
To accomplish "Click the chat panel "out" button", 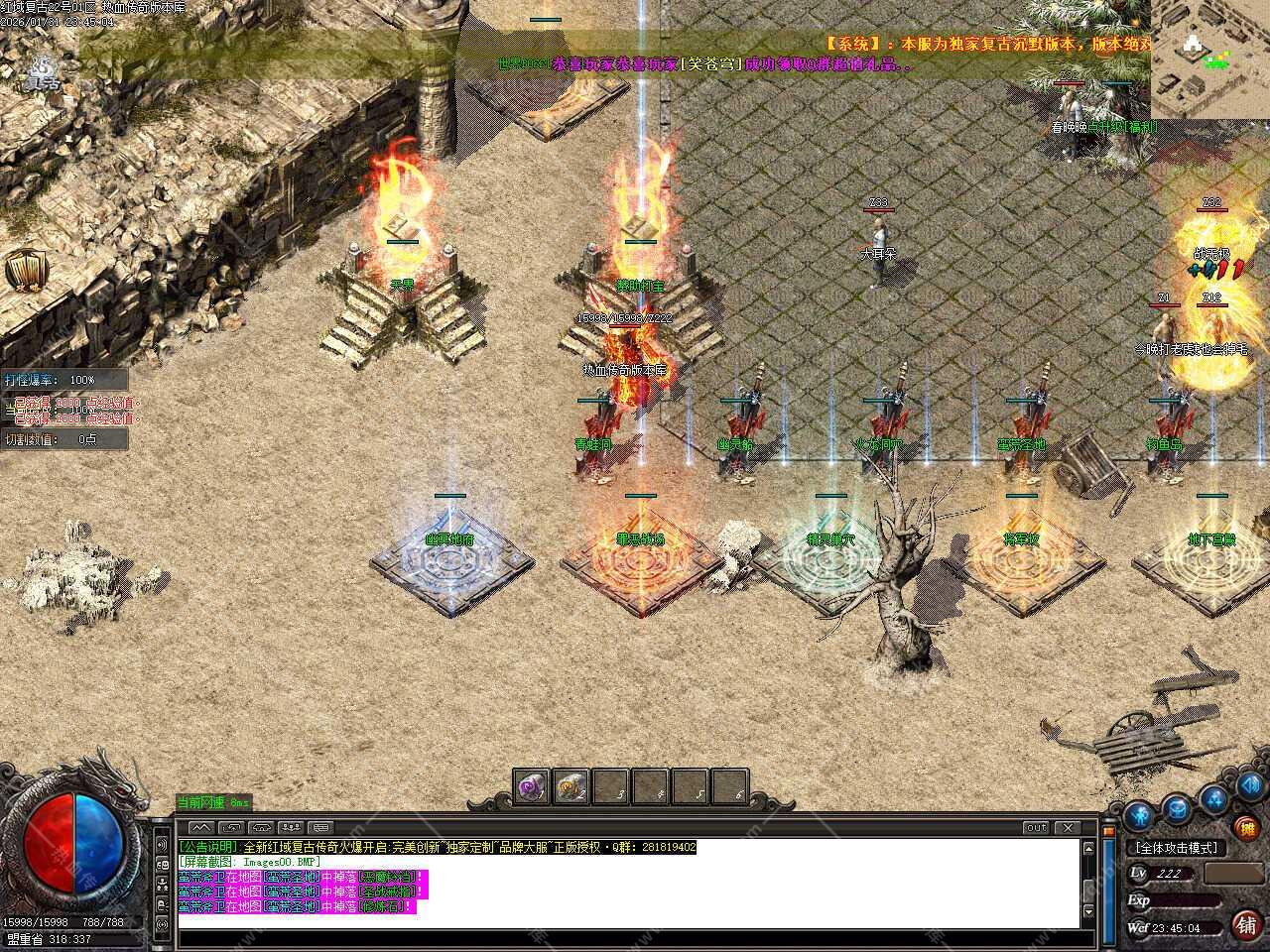I will tap(1036, 827).
